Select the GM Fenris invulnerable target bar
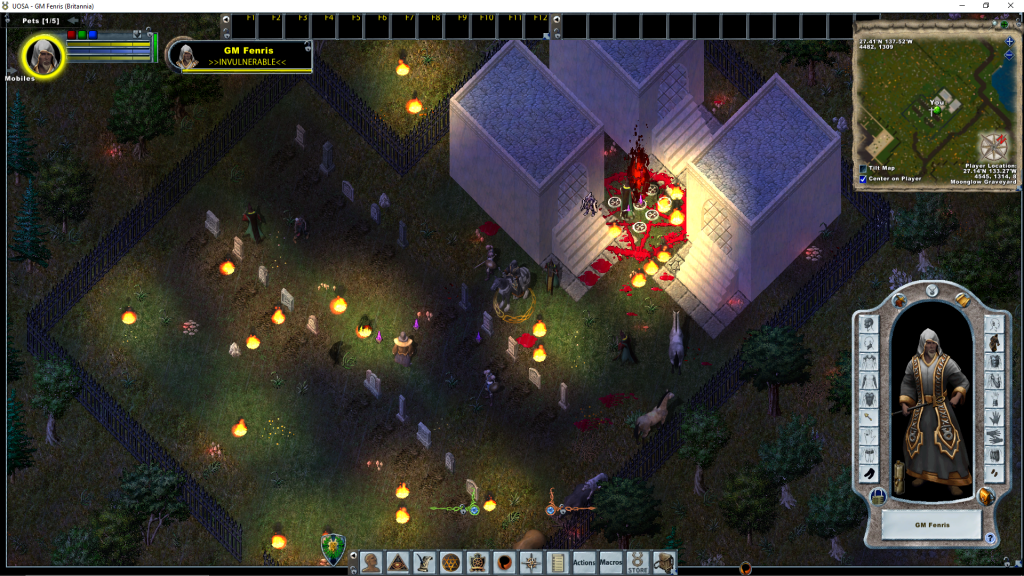Image resolution: width=1024 pixels, height=576 pixels. point(246,56)
